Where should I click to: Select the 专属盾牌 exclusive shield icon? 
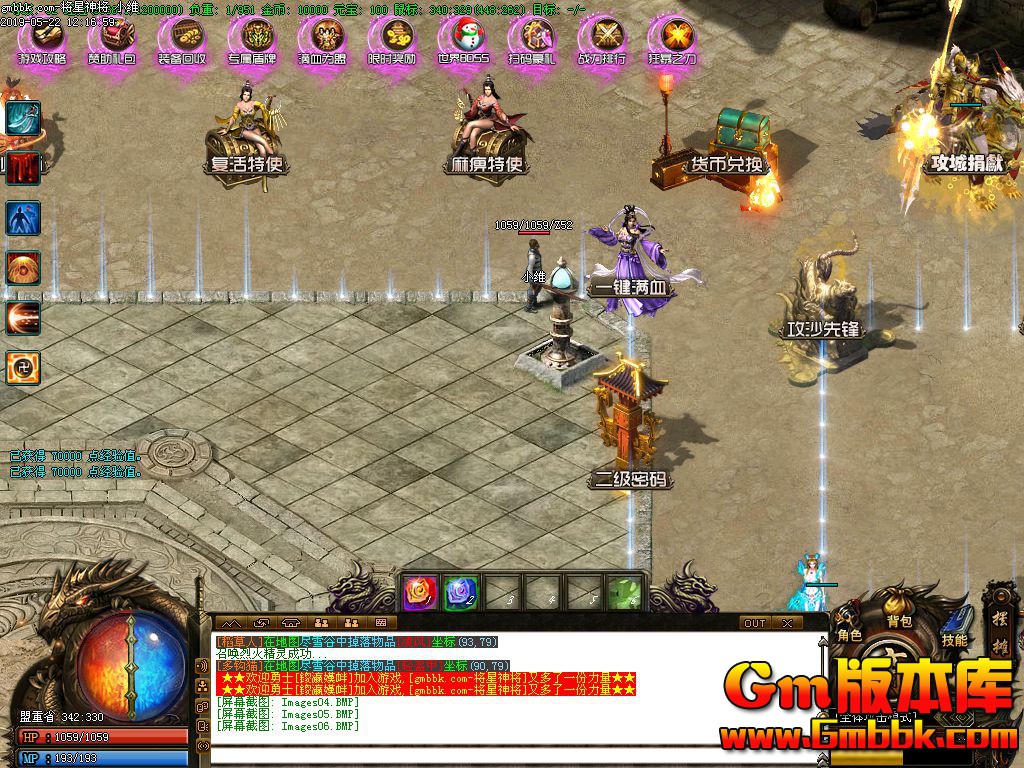(x=252, y=41)
